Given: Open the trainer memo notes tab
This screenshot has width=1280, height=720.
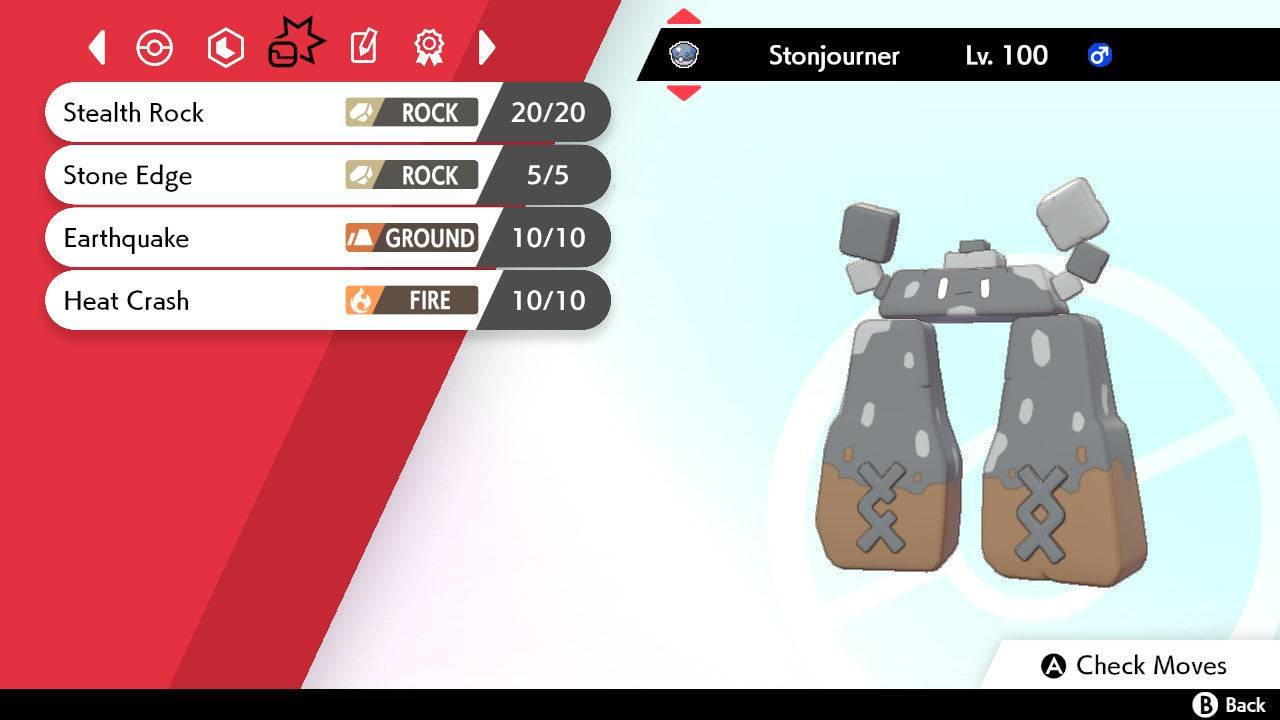Looking at the screenshot, I should 363,47.
